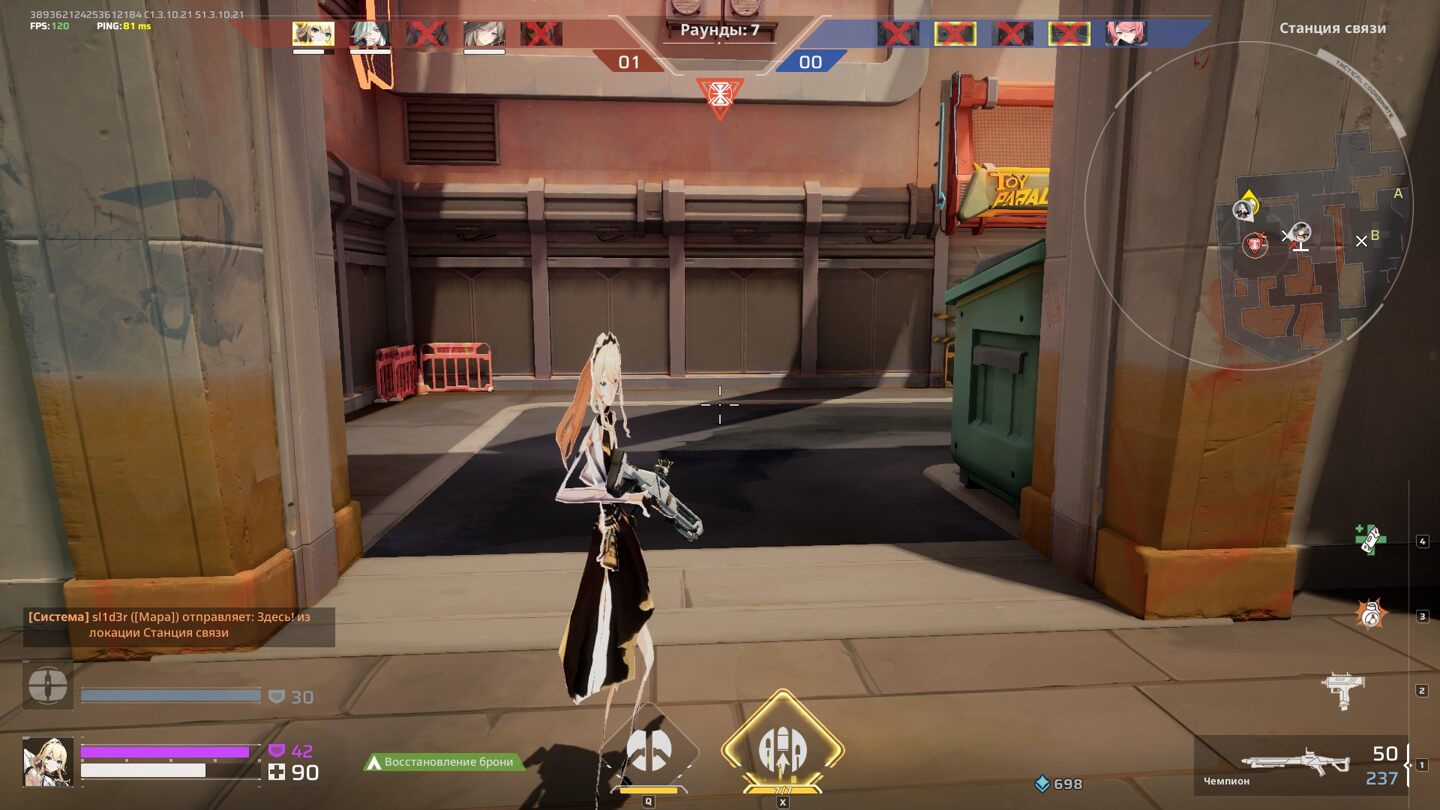Equip the orange grenade item
Screen dimensions: 1440x810
point(1370,614)
